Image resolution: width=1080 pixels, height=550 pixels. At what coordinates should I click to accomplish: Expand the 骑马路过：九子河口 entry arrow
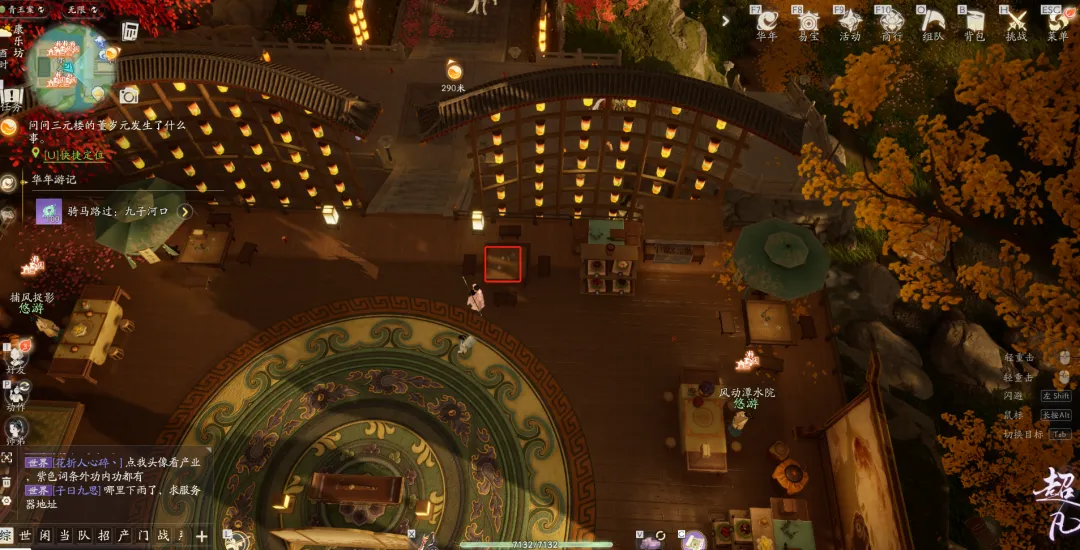click(185, 212)
